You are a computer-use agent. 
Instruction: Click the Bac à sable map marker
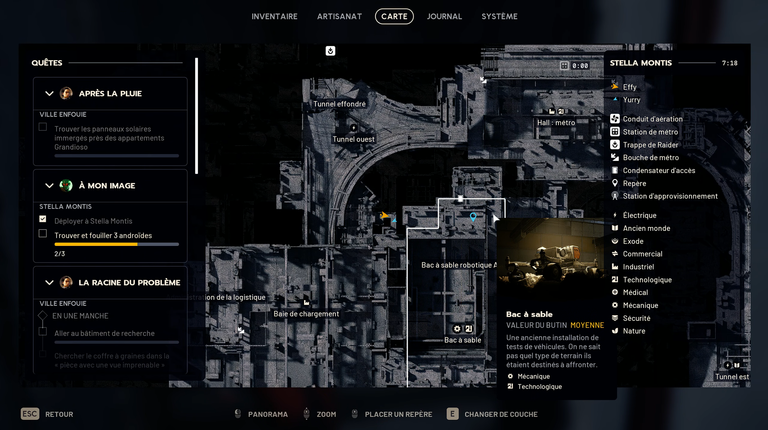pos(462,329)
